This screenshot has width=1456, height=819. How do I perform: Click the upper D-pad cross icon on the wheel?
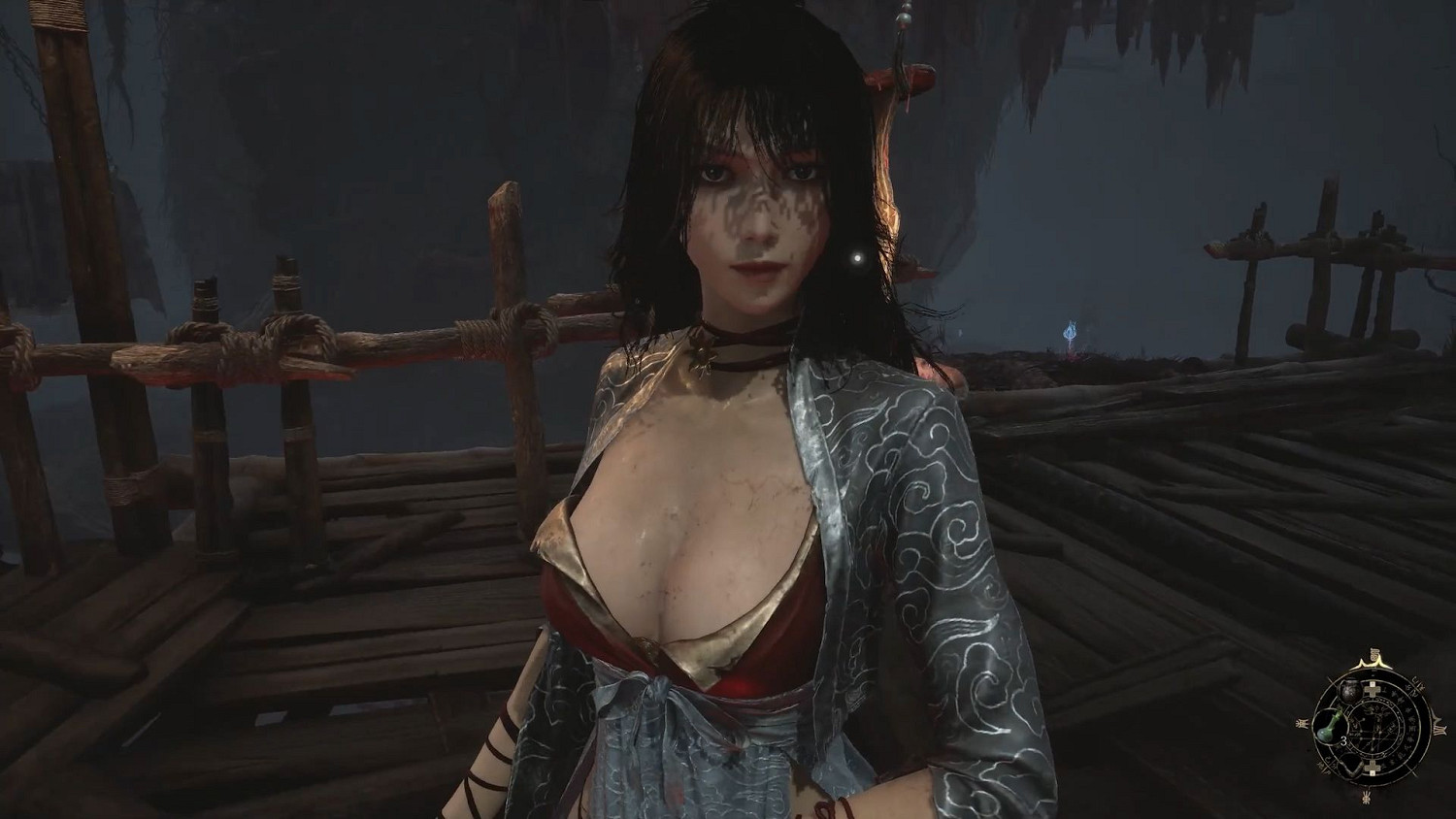click(1373, 689)
